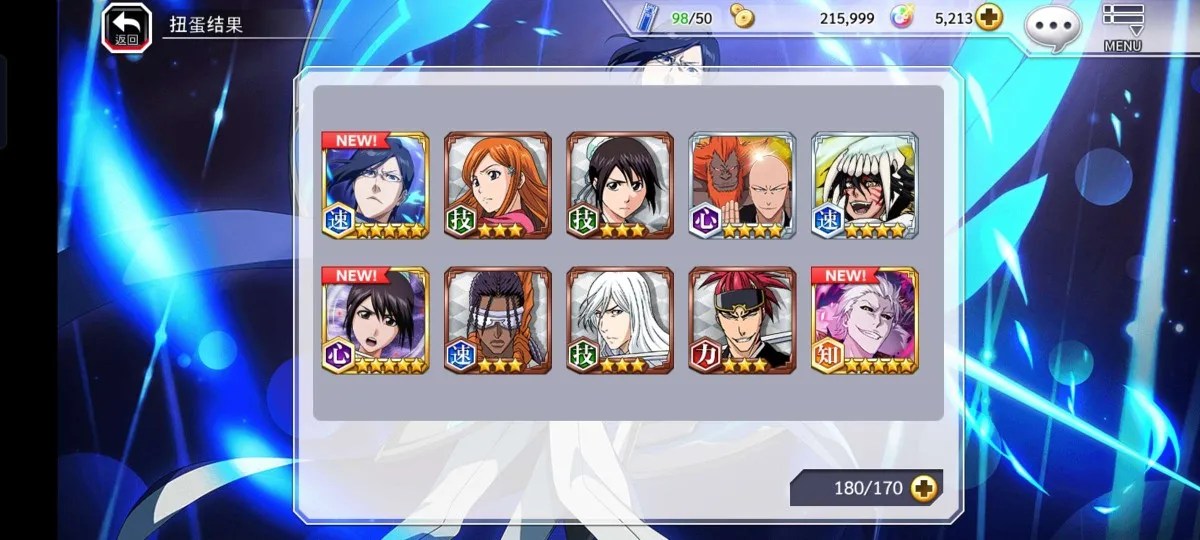This screenshot has width=1200, height=540.
Task: Select the white-haired captain three-star card
Action: [x=620, y=320]
